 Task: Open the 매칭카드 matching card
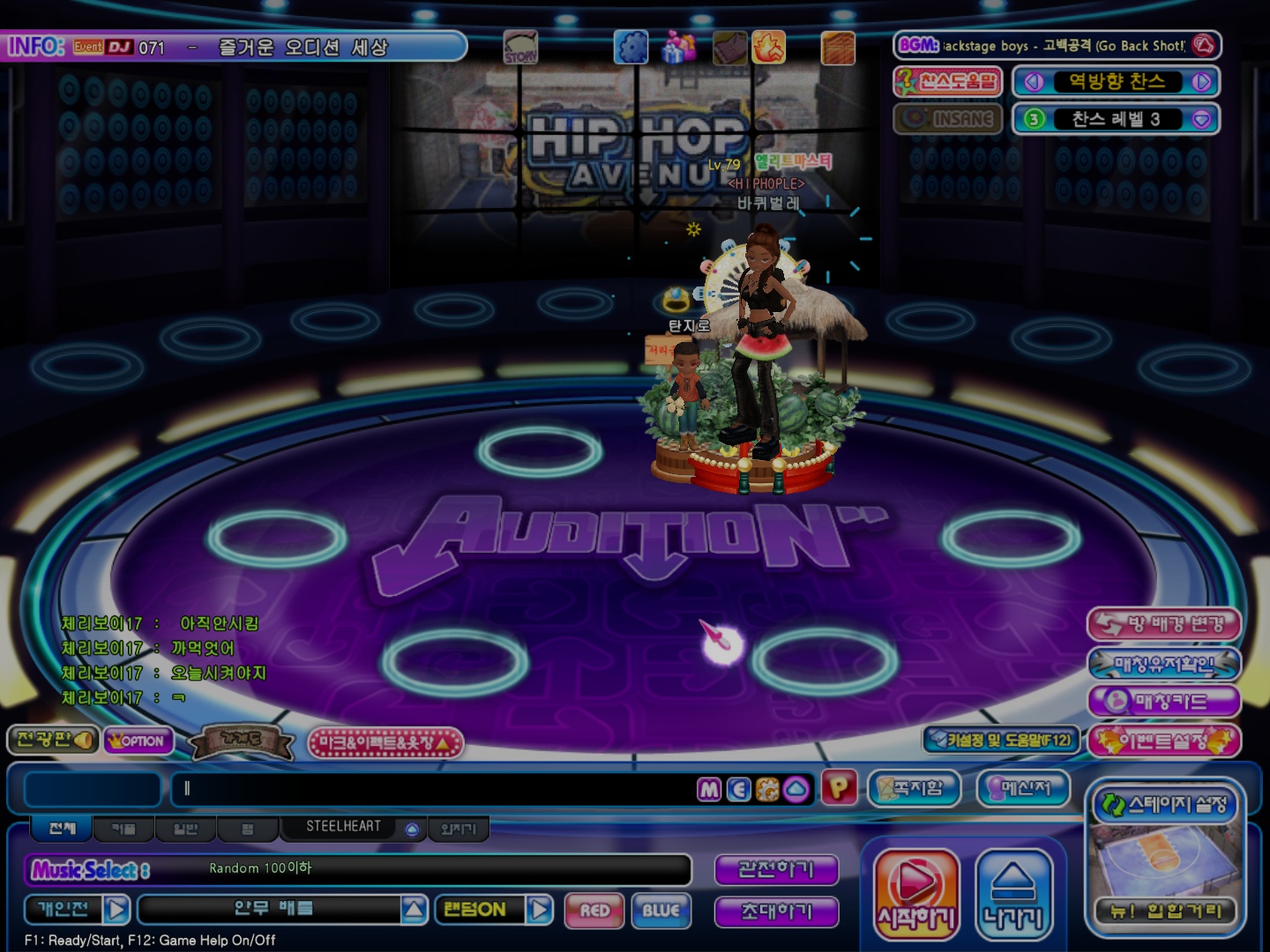pyautogui.click(x=1164, y=702)
